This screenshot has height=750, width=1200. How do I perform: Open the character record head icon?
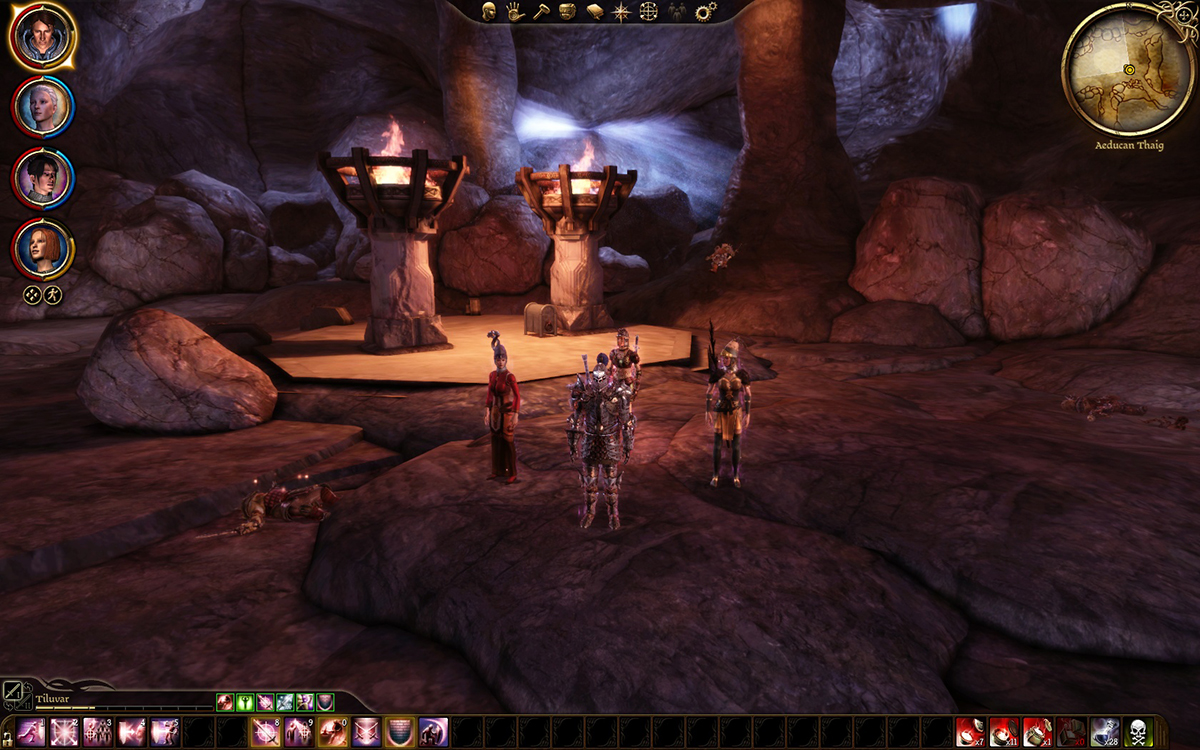(x=490, y=12)
